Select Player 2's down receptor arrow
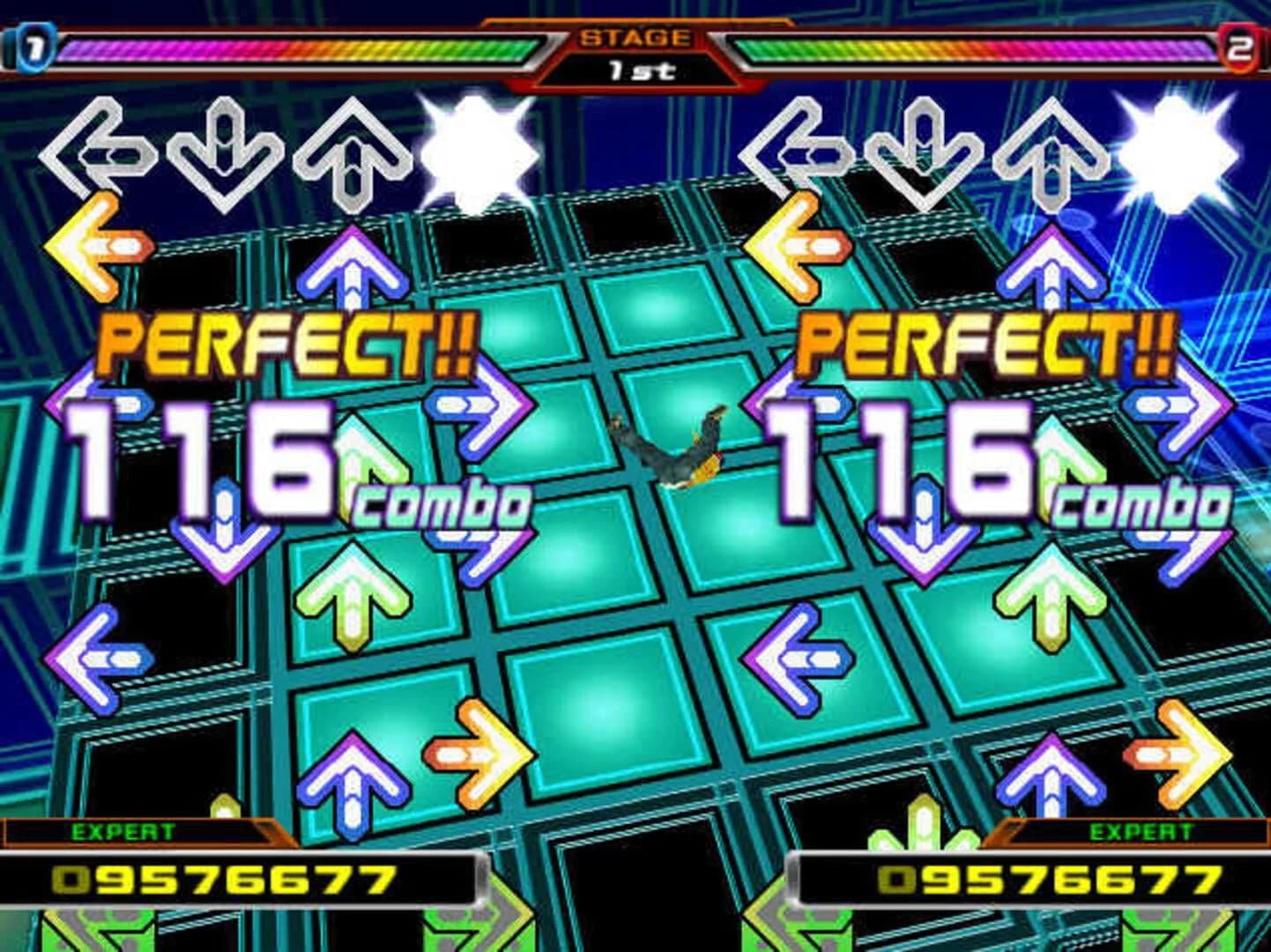This screenshot has height=952, width=1271. 923,150
